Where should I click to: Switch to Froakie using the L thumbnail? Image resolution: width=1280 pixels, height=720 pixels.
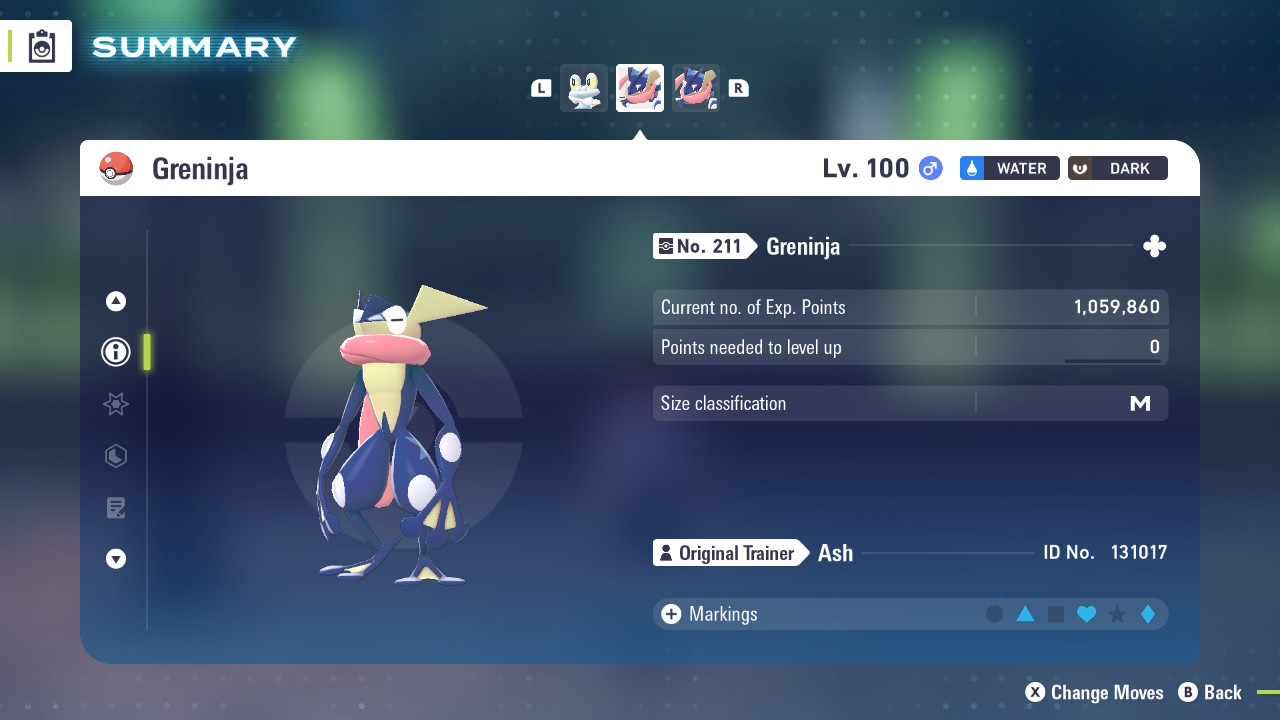point(583,87)
